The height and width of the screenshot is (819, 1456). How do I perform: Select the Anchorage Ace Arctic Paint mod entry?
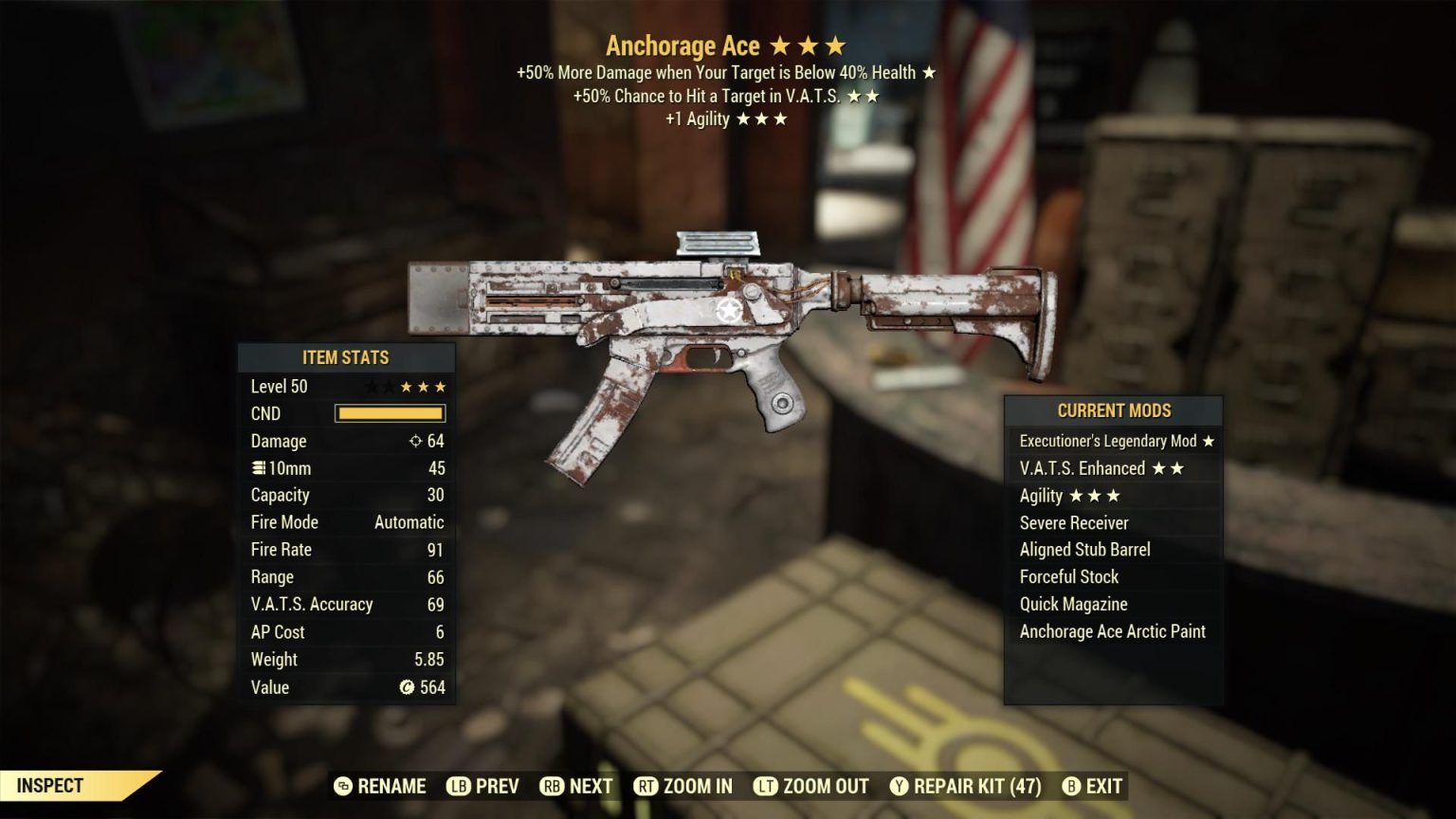click(1111, 631)
